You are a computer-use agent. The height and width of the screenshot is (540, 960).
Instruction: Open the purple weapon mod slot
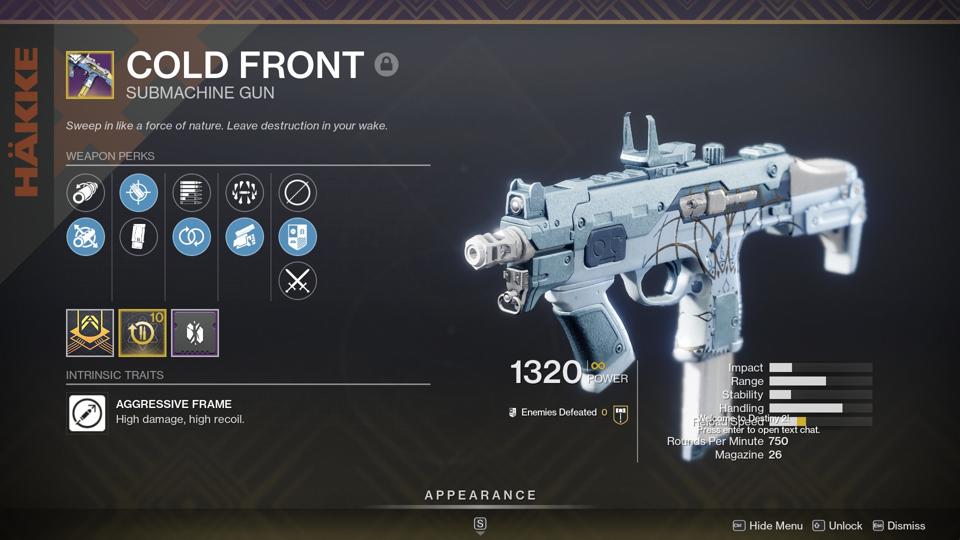(195, 333)
